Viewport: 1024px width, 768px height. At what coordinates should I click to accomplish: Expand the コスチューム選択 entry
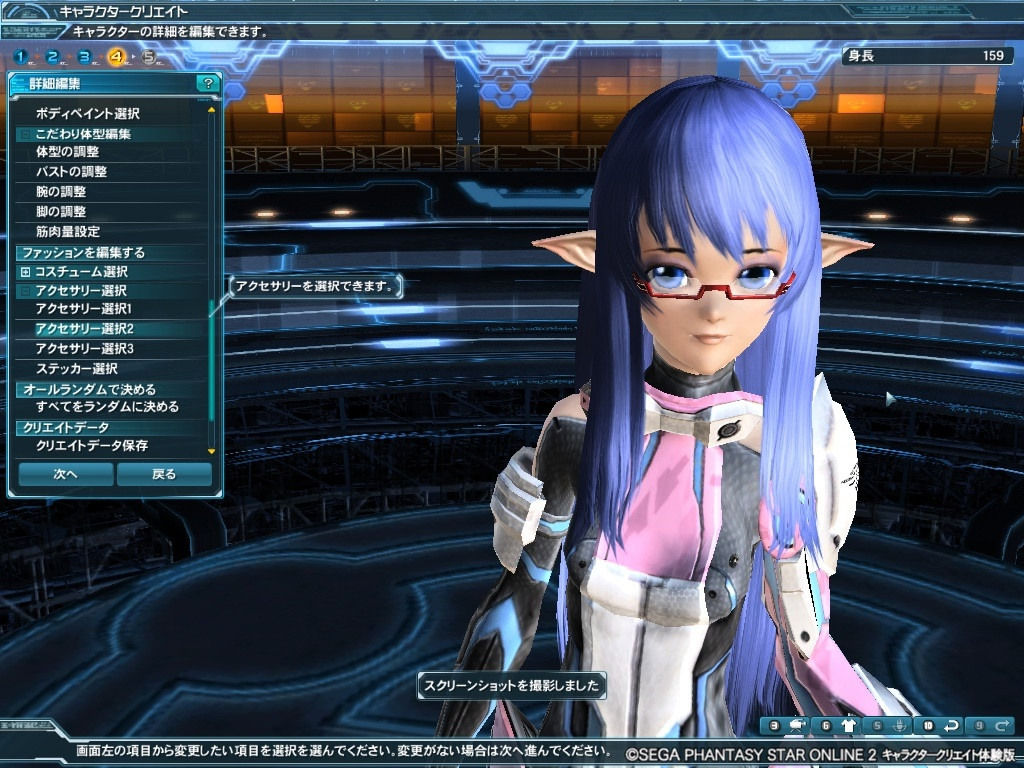tap(26, 272)
